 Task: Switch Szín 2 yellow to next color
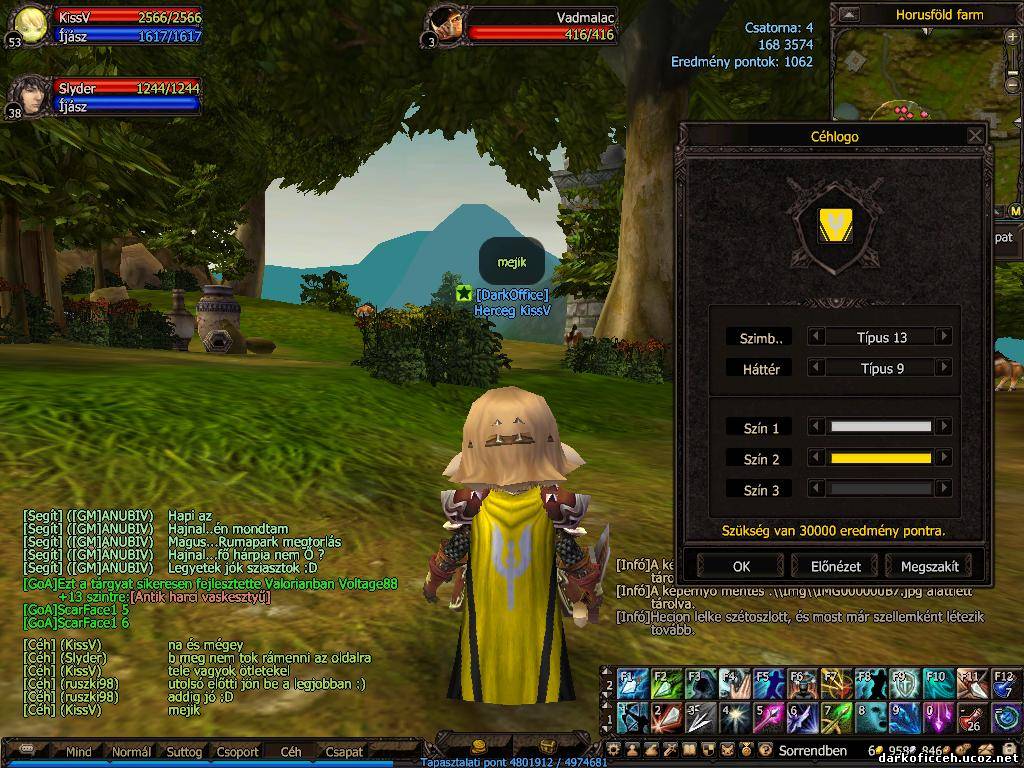[943, 458]
